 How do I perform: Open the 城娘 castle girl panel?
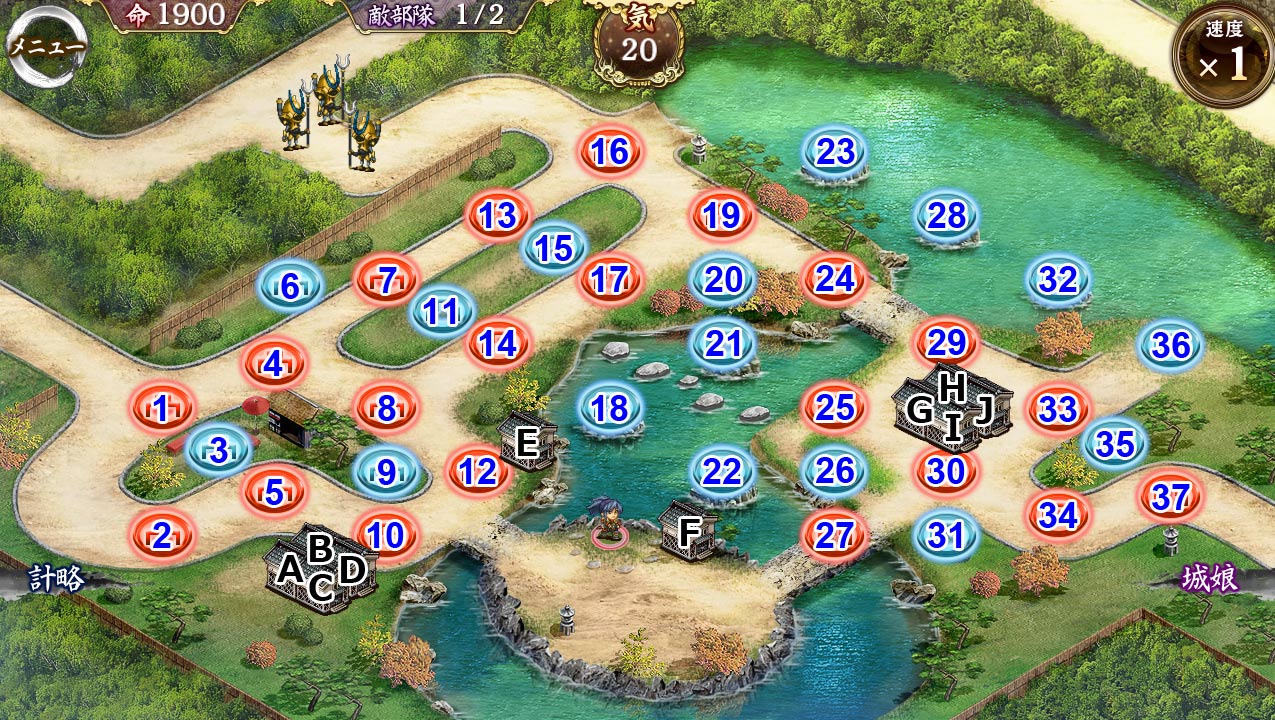tap(1210, 579)
